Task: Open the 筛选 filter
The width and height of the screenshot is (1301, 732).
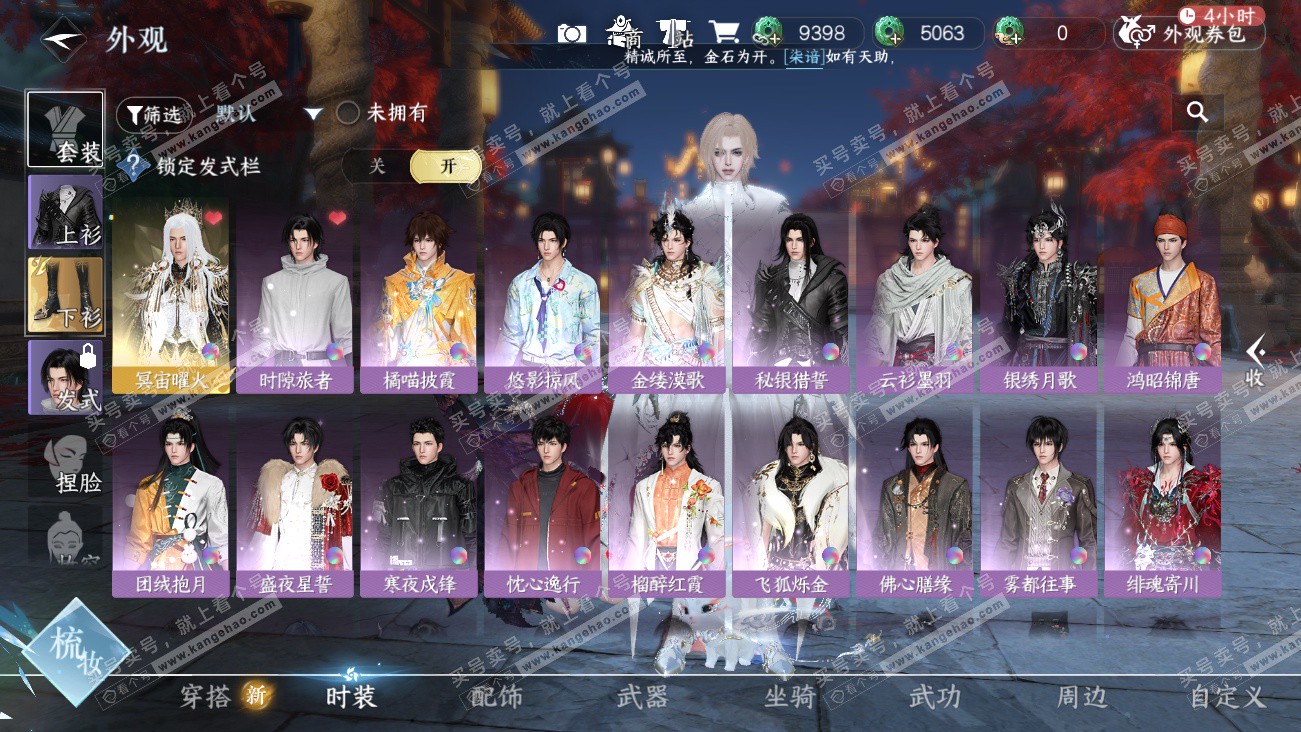Action: coord(154,115)
